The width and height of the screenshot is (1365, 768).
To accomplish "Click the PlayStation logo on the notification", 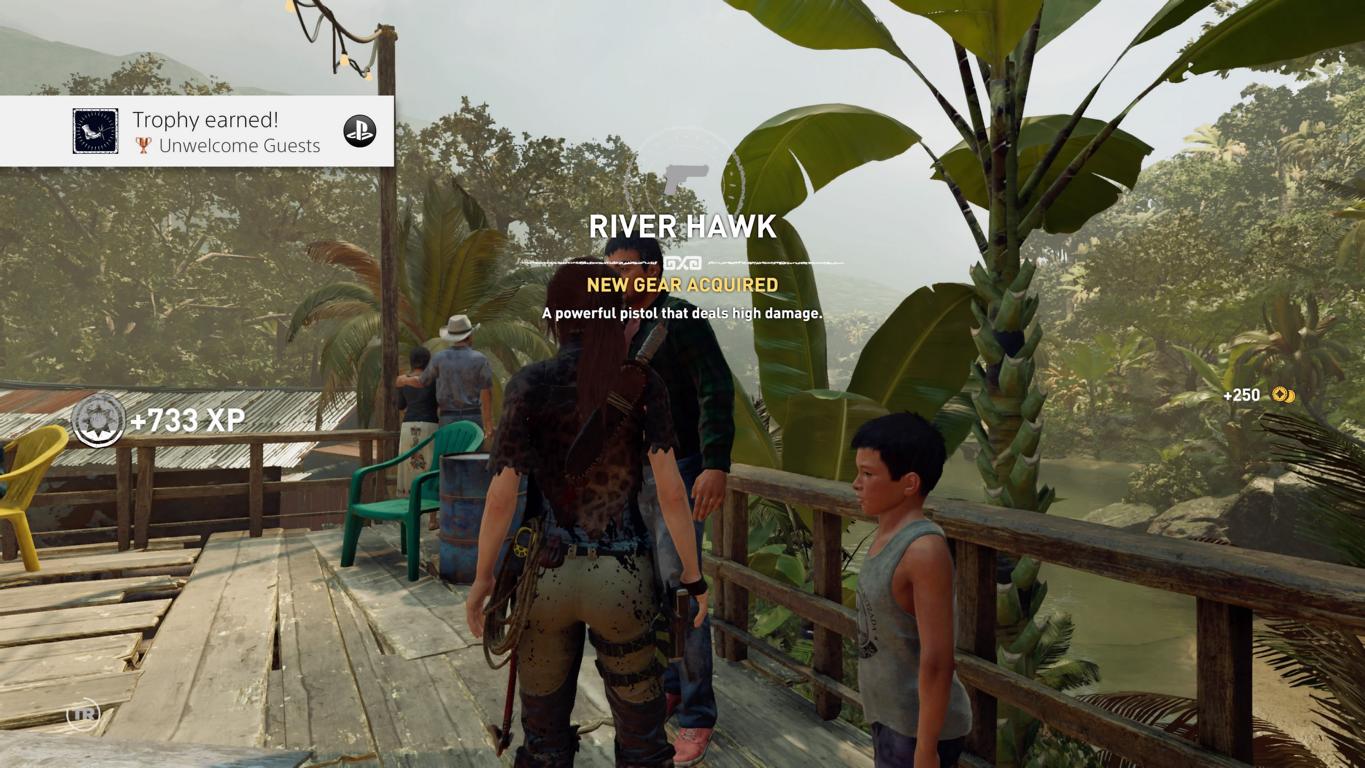I will (x=360, y=131).
